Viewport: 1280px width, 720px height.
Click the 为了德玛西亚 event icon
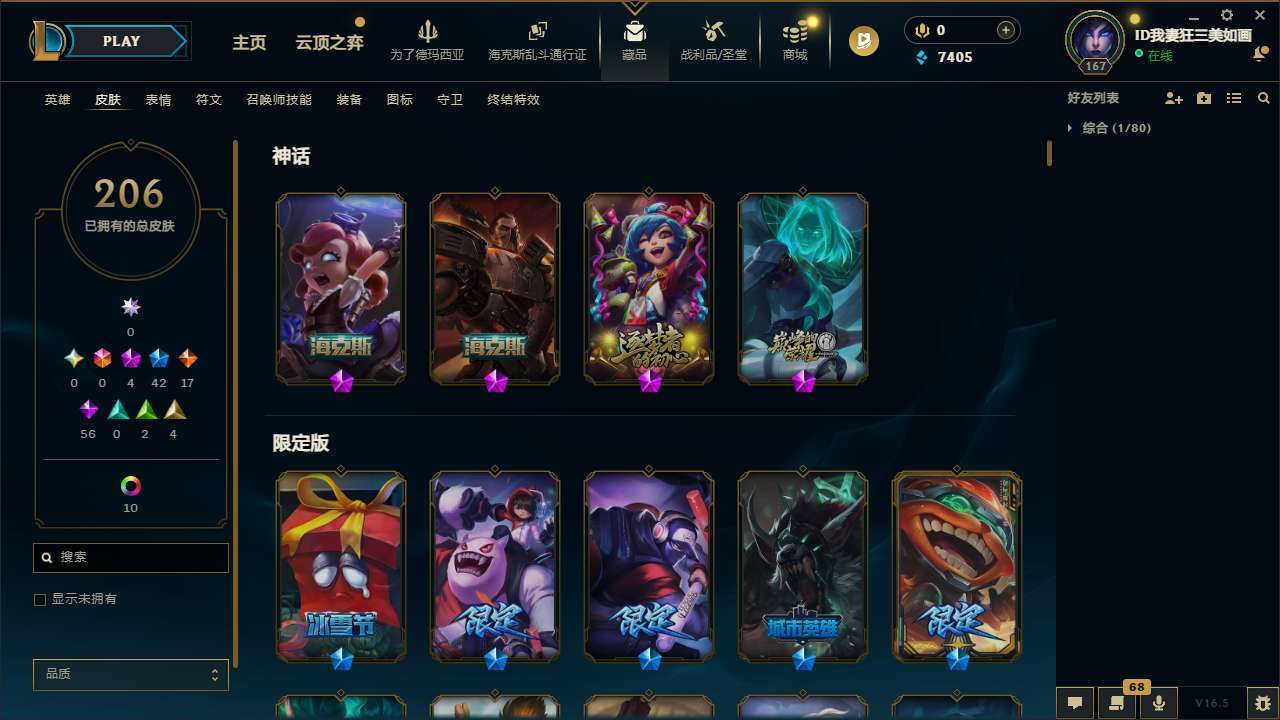[428, 40]
